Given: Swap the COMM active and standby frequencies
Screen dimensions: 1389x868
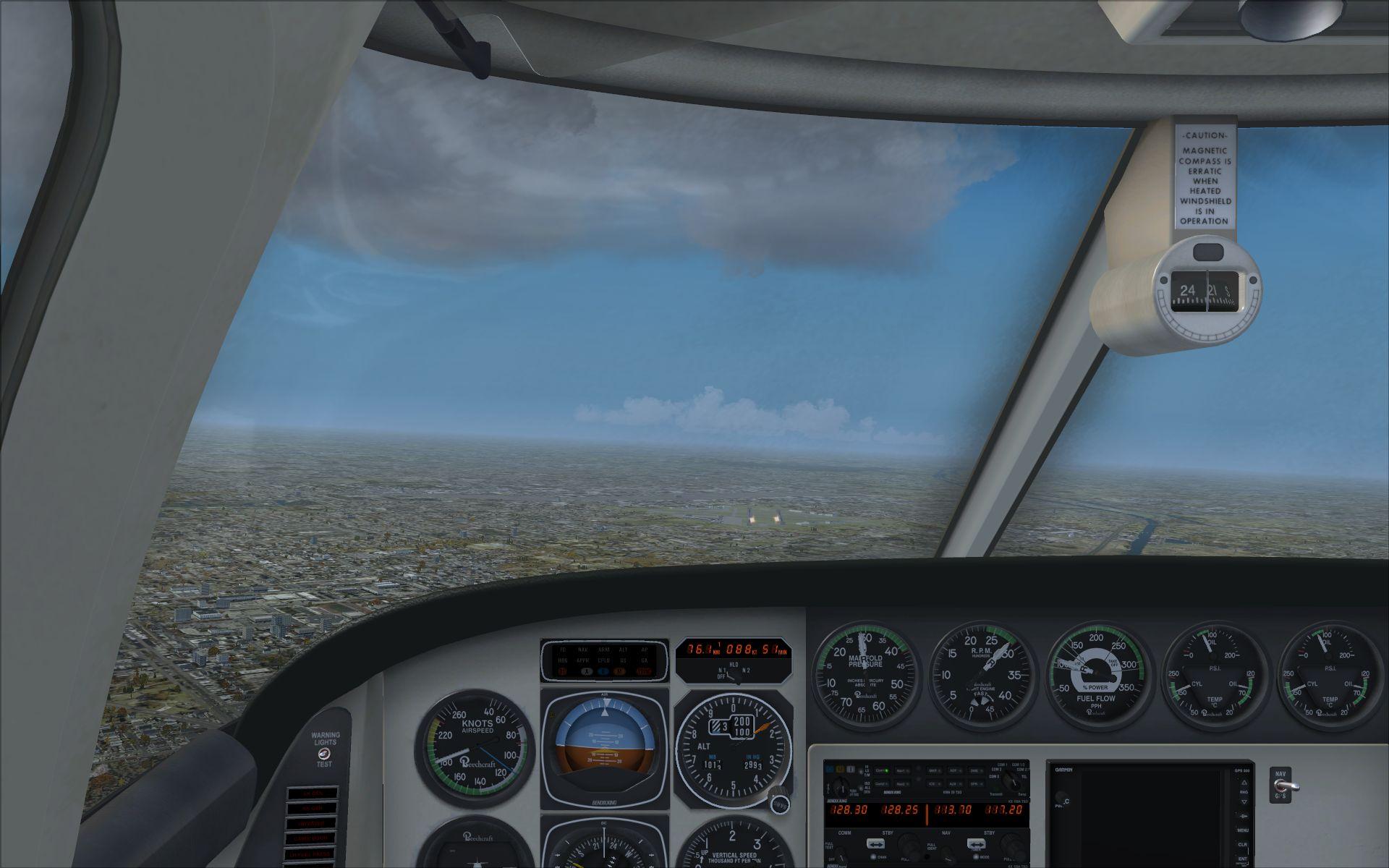Looking at the screenshot, I should click(875, 843).
